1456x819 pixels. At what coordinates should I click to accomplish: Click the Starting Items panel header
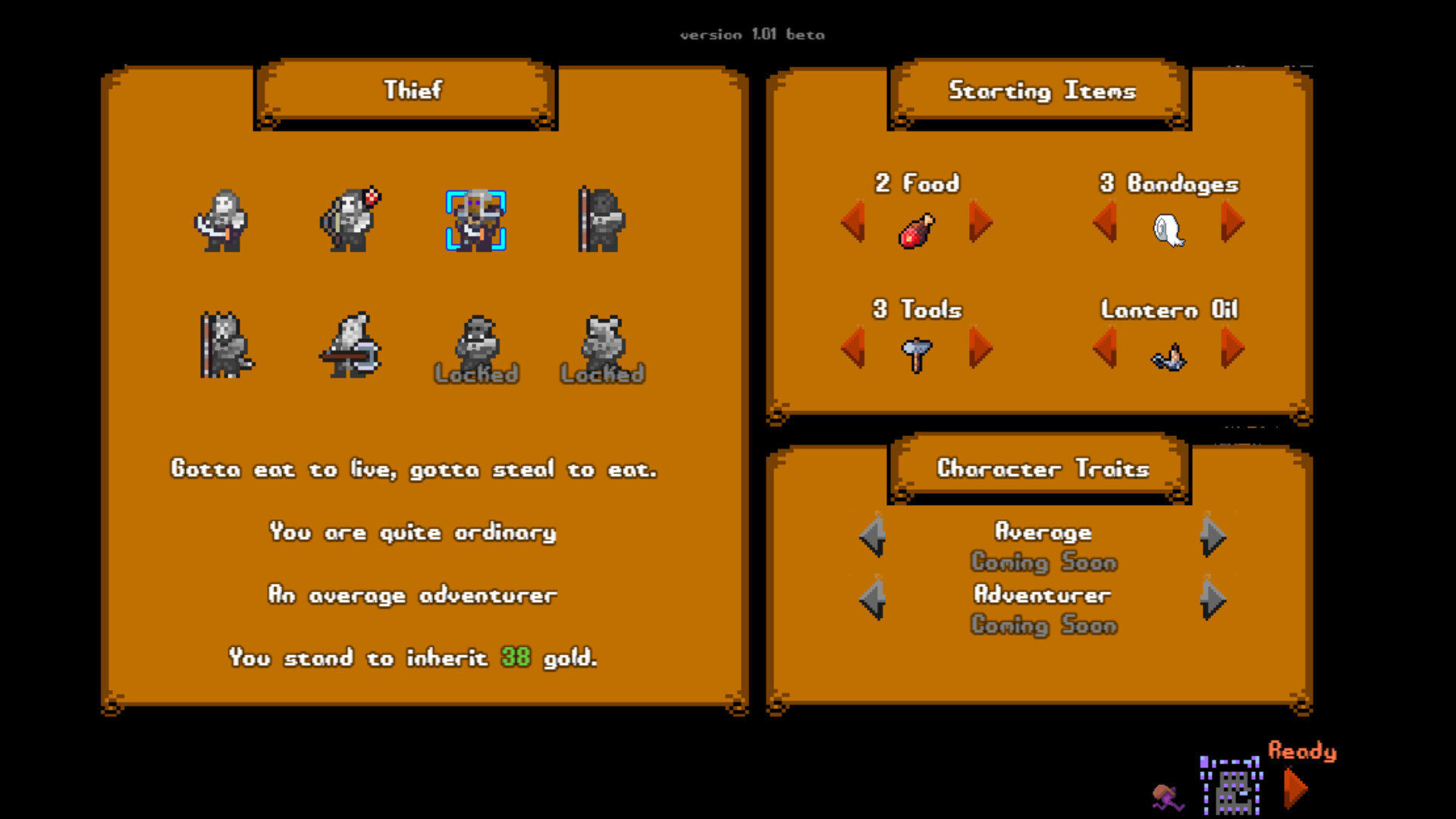1040,91
